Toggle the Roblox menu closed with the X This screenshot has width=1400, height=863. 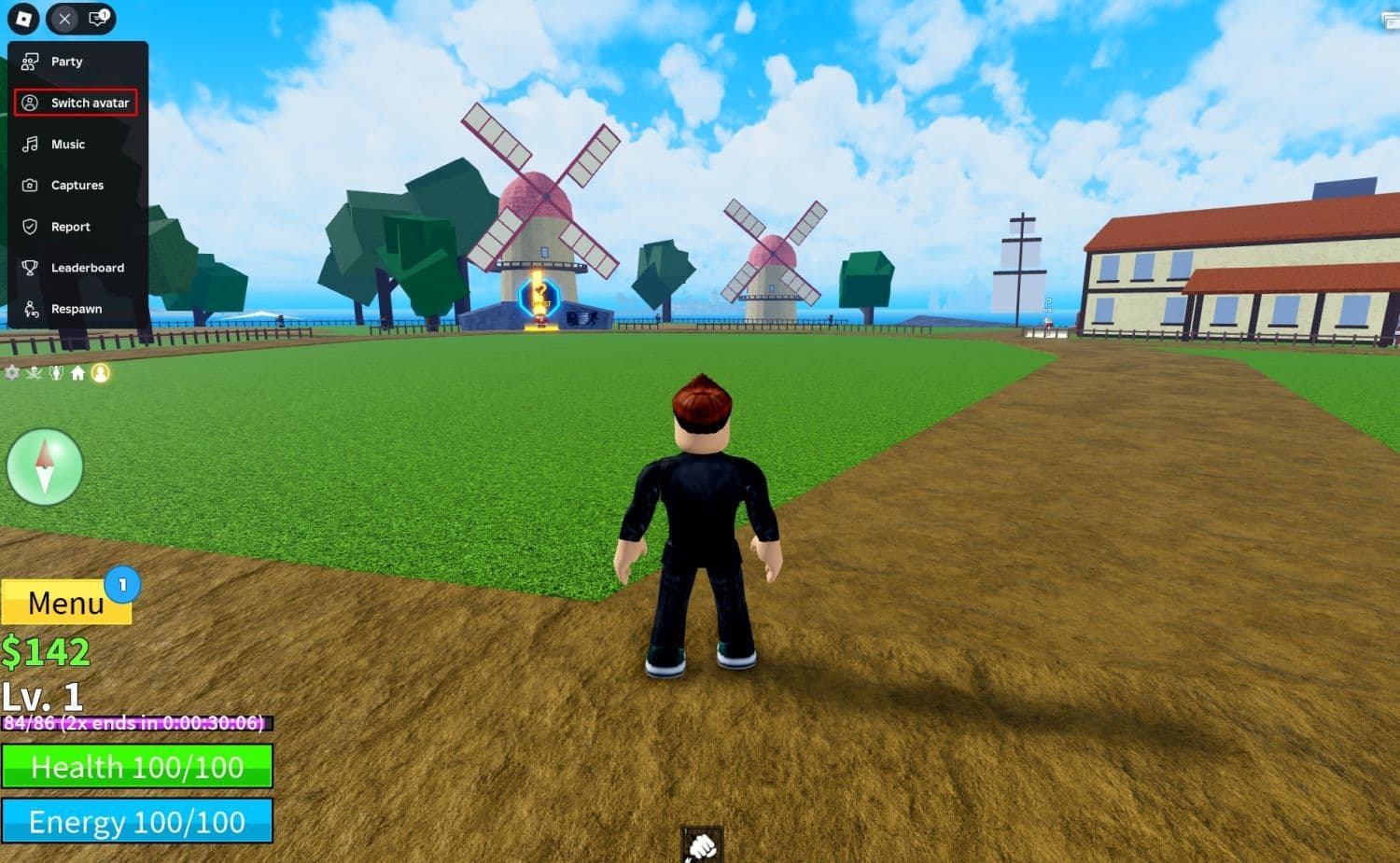tap(63, 19)
